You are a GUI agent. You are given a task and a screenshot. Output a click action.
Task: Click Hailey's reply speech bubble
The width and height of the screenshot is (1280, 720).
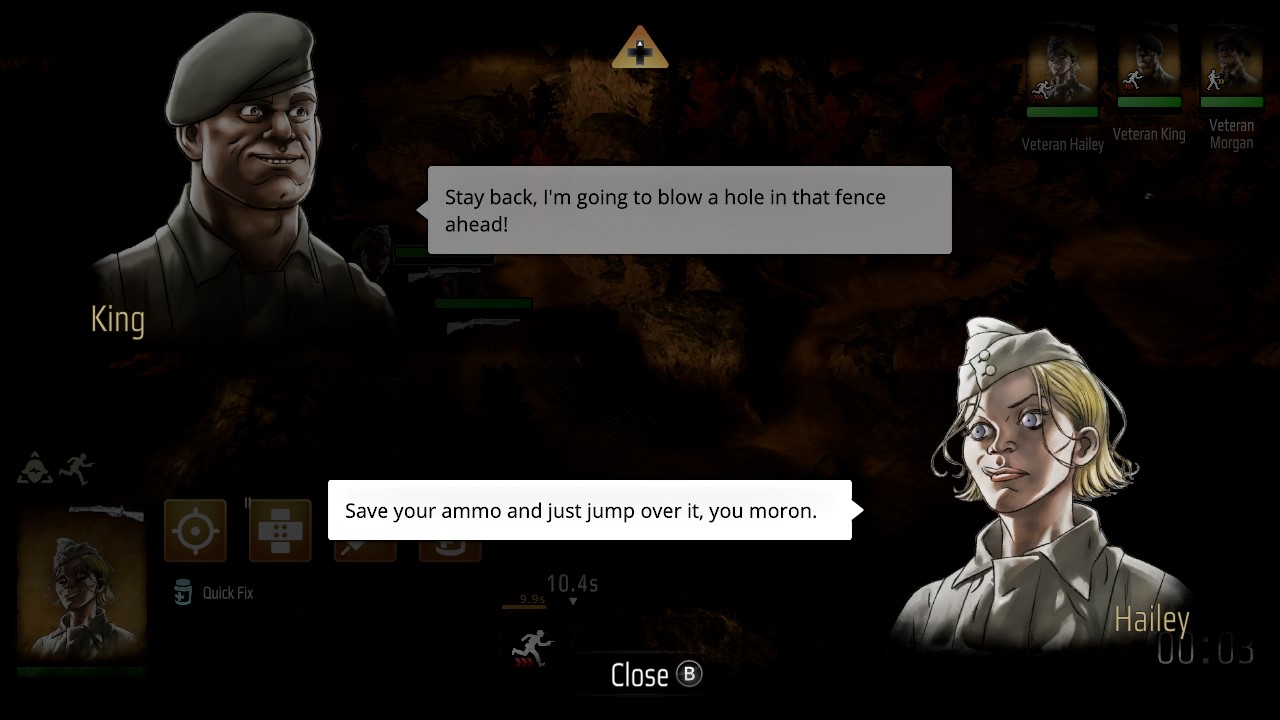tap(589, 510)
